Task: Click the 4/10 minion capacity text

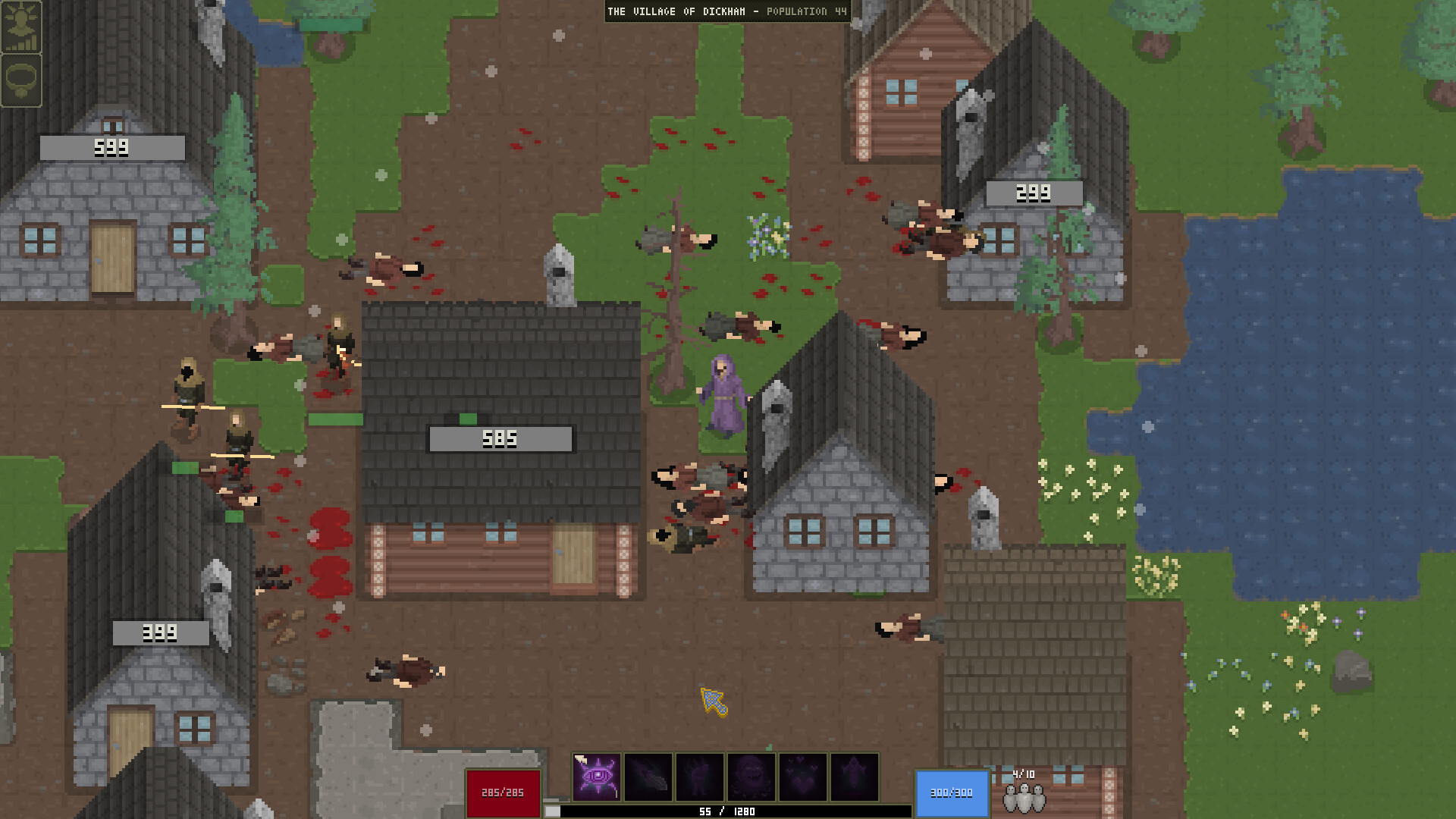Action: (x=1025, y=775)
